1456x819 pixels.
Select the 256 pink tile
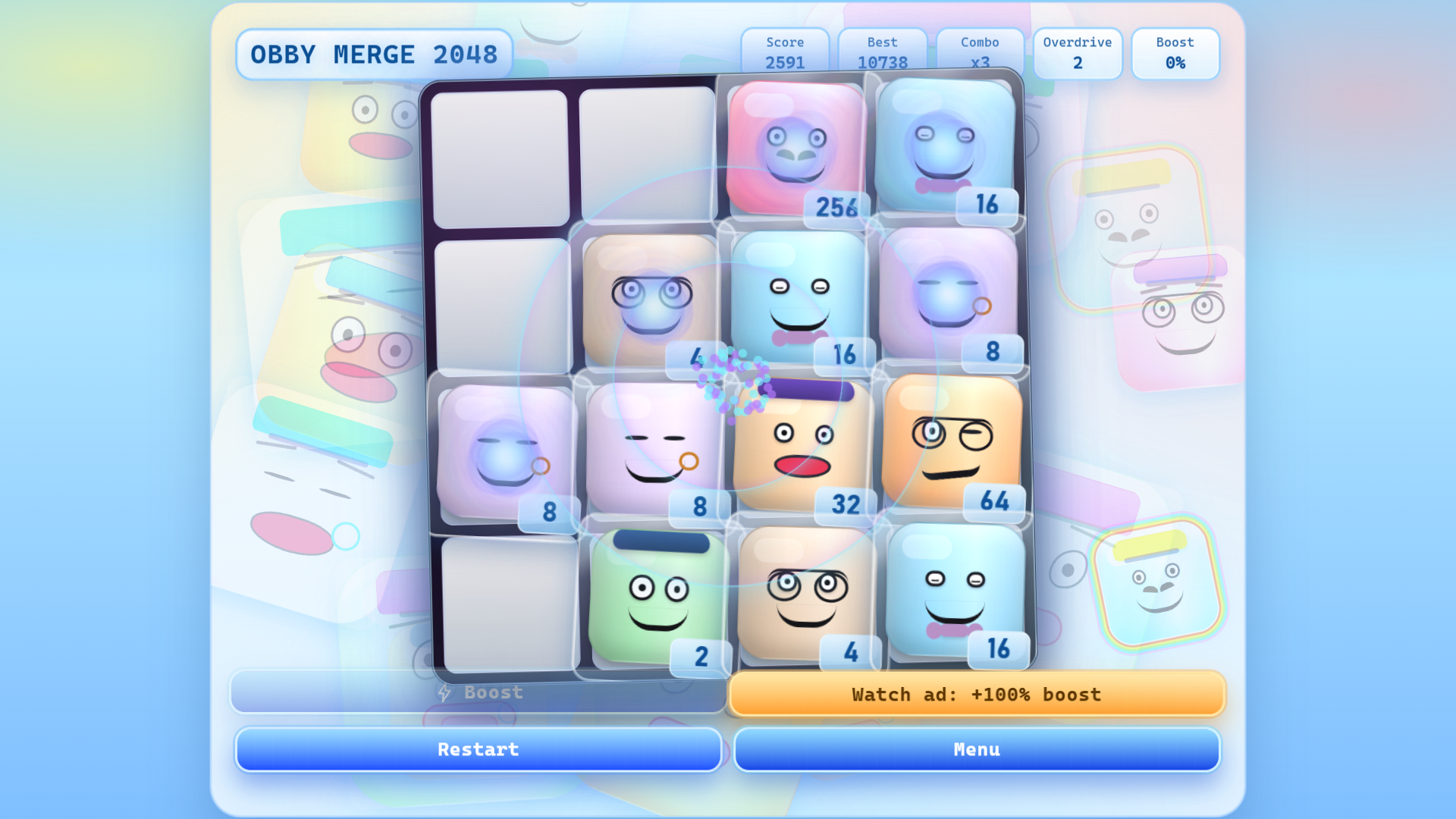point(795,148)
